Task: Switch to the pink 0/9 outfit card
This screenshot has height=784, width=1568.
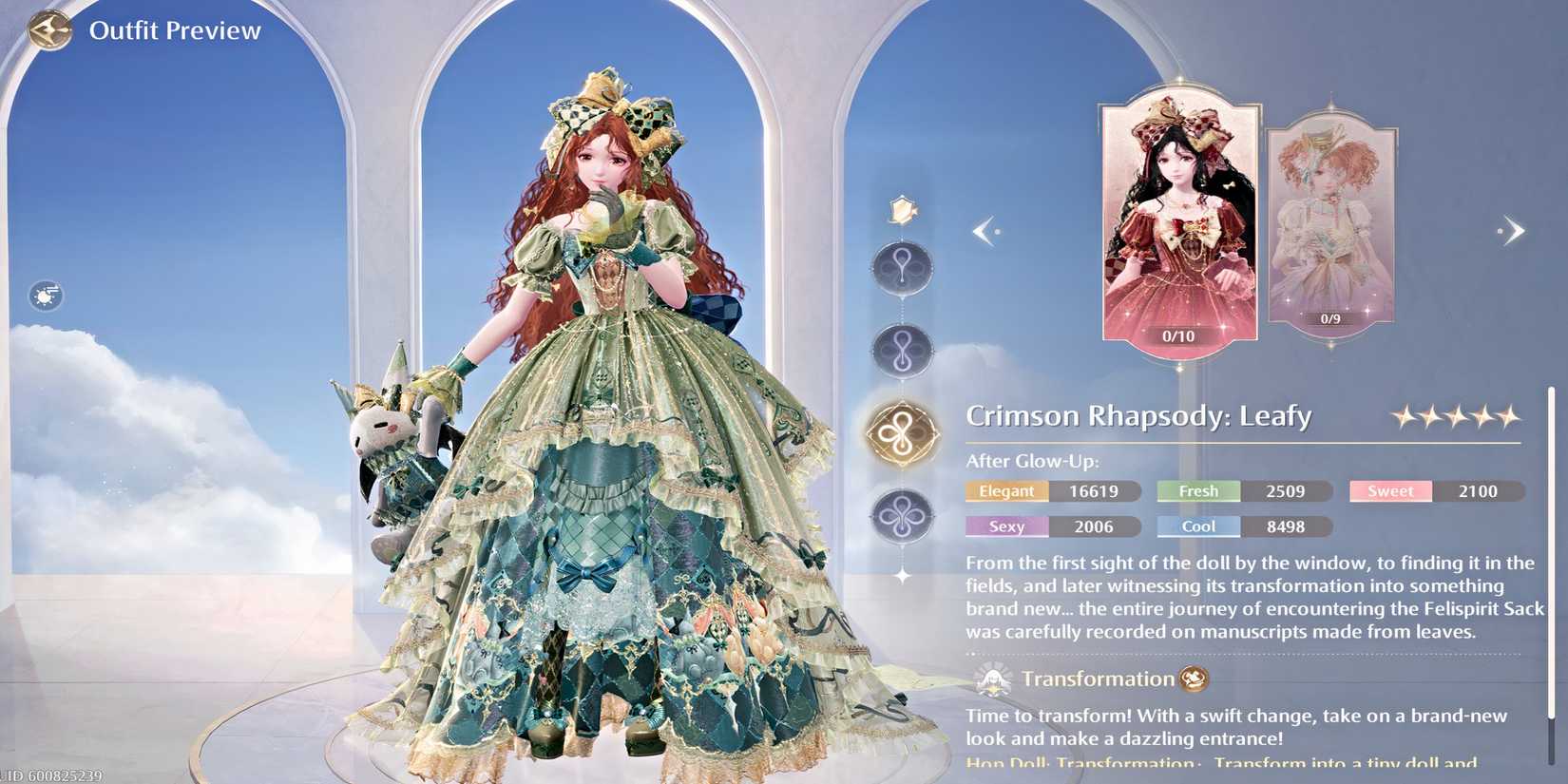Action: [1330, 228]
